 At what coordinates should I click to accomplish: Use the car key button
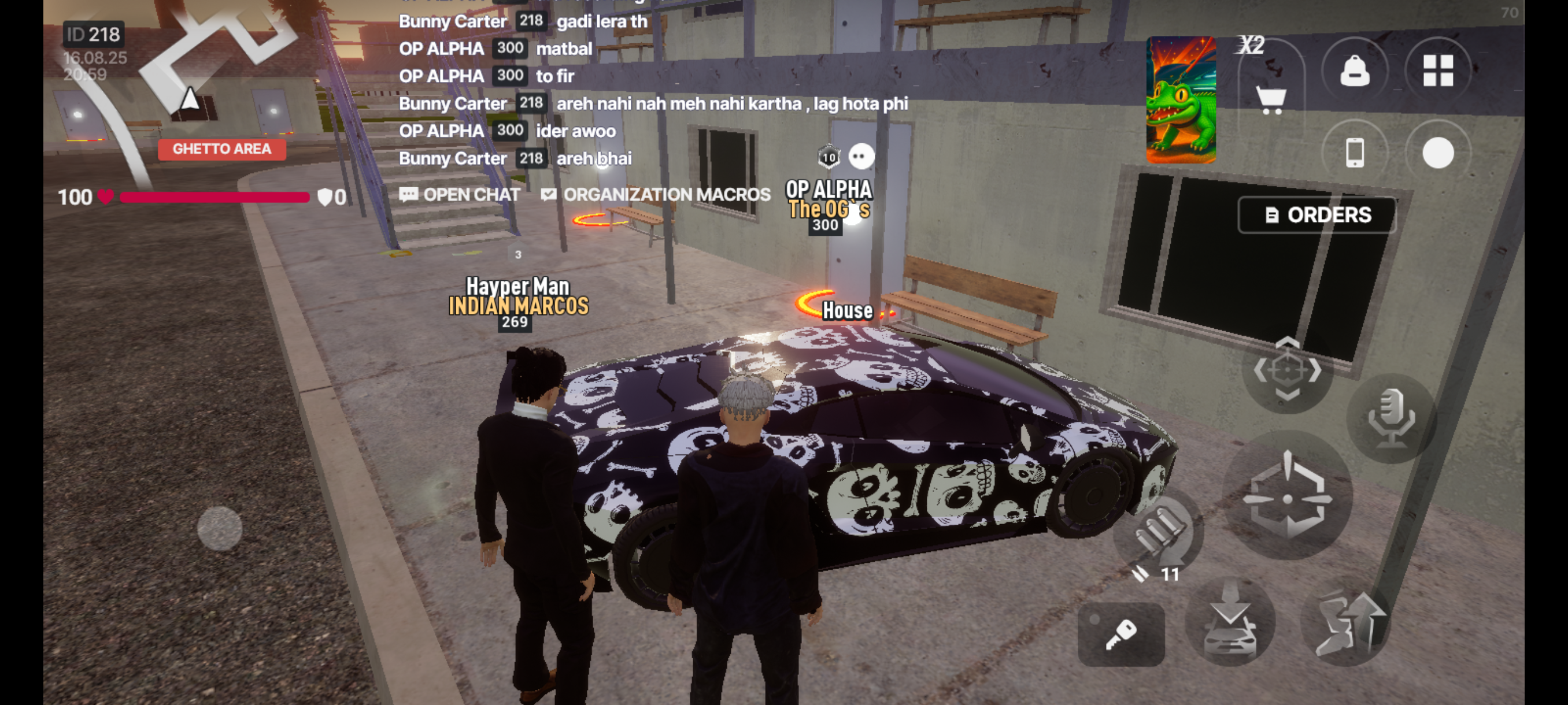1120,634
